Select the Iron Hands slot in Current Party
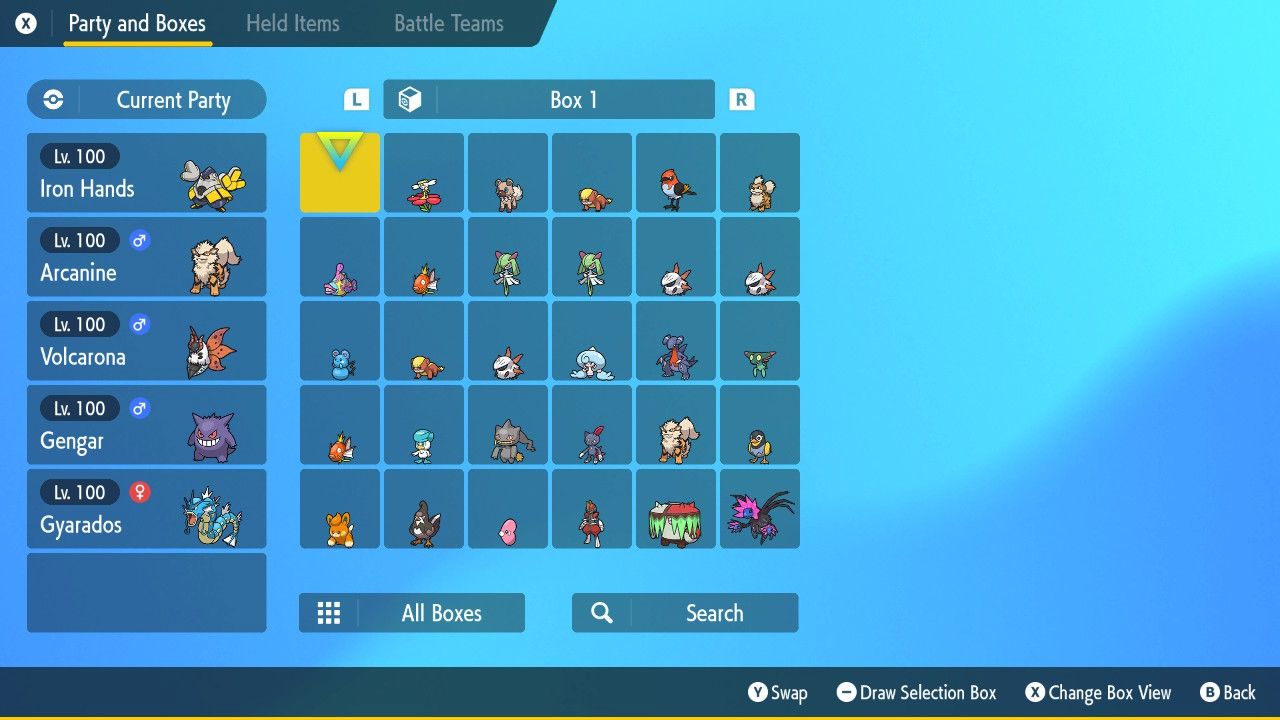The height and width of the screenshot is (720, 1280). (146, 172)
